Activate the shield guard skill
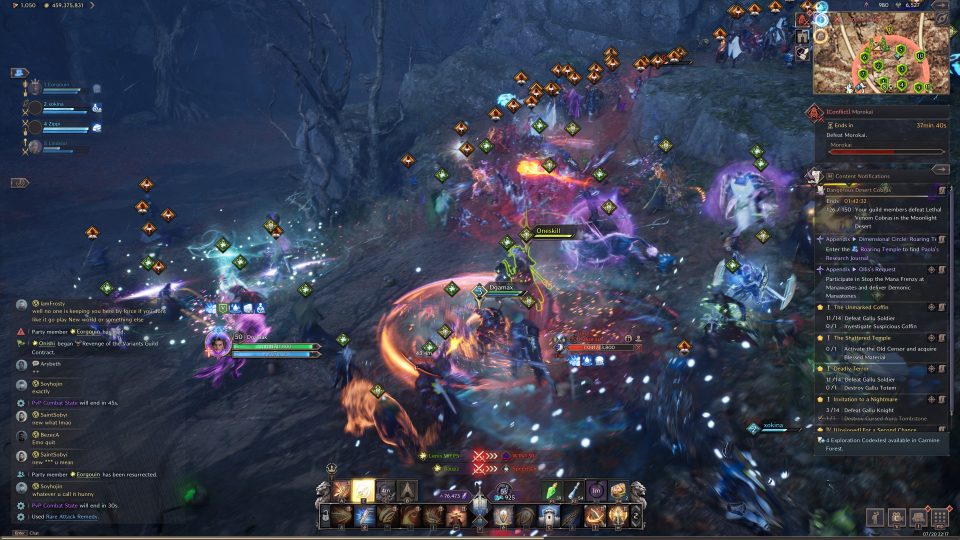This screenshot has width=960, height=540. [503, 515]
